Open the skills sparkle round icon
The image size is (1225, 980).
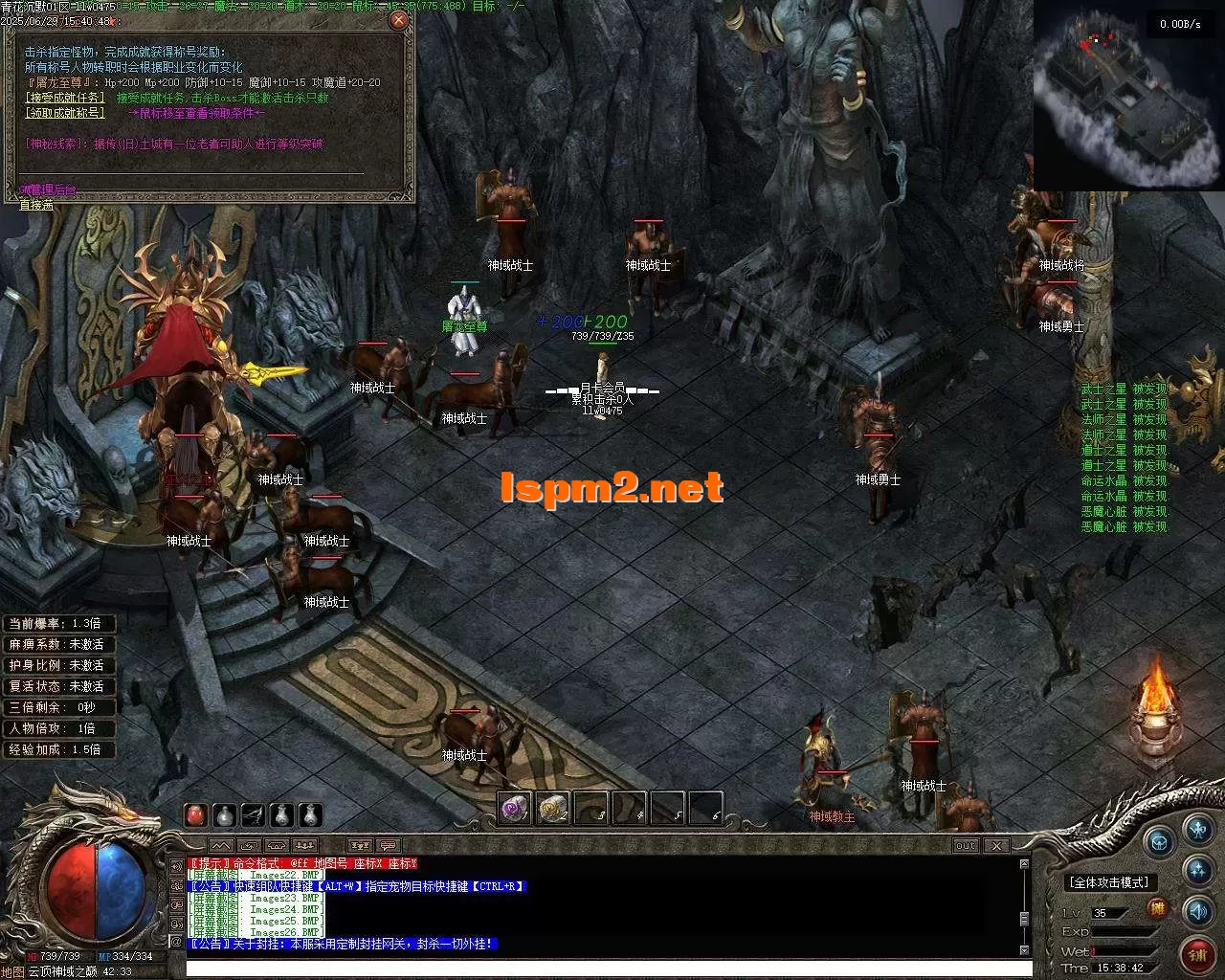pos(1198,869)
